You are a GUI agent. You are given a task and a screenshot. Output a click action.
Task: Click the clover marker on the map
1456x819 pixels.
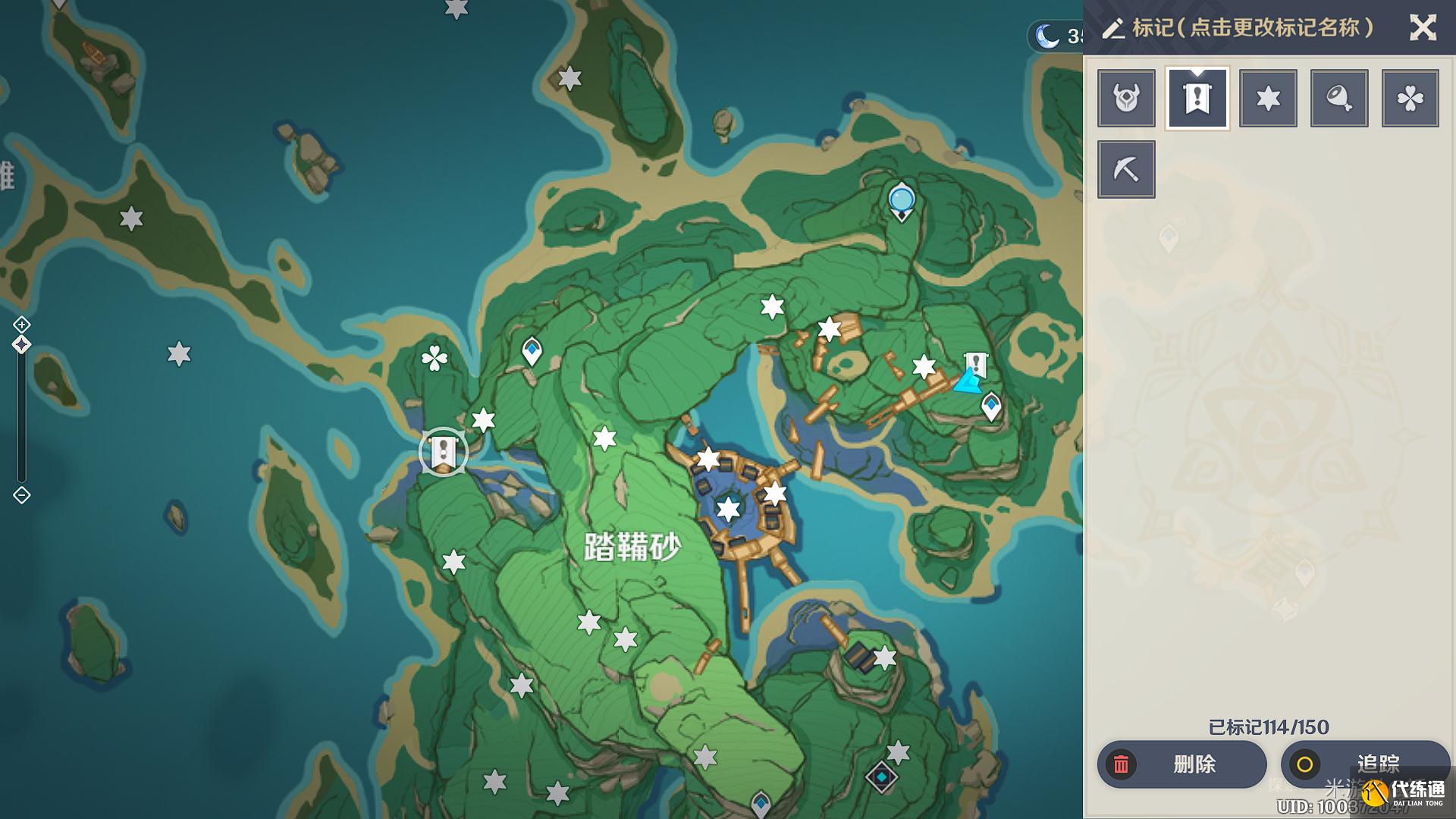click(x=435, y=358)
